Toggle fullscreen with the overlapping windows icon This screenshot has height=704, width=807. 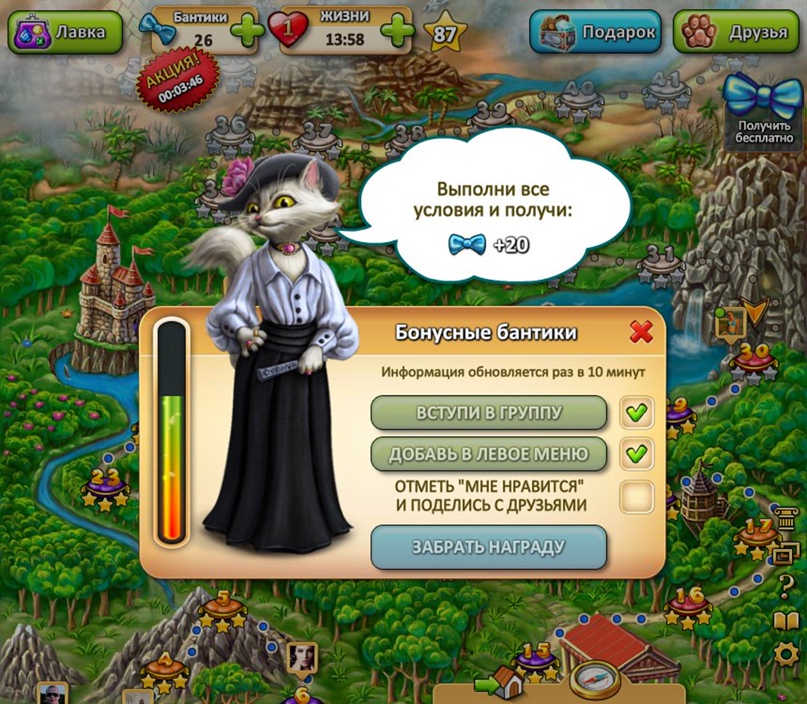point(787,553)
